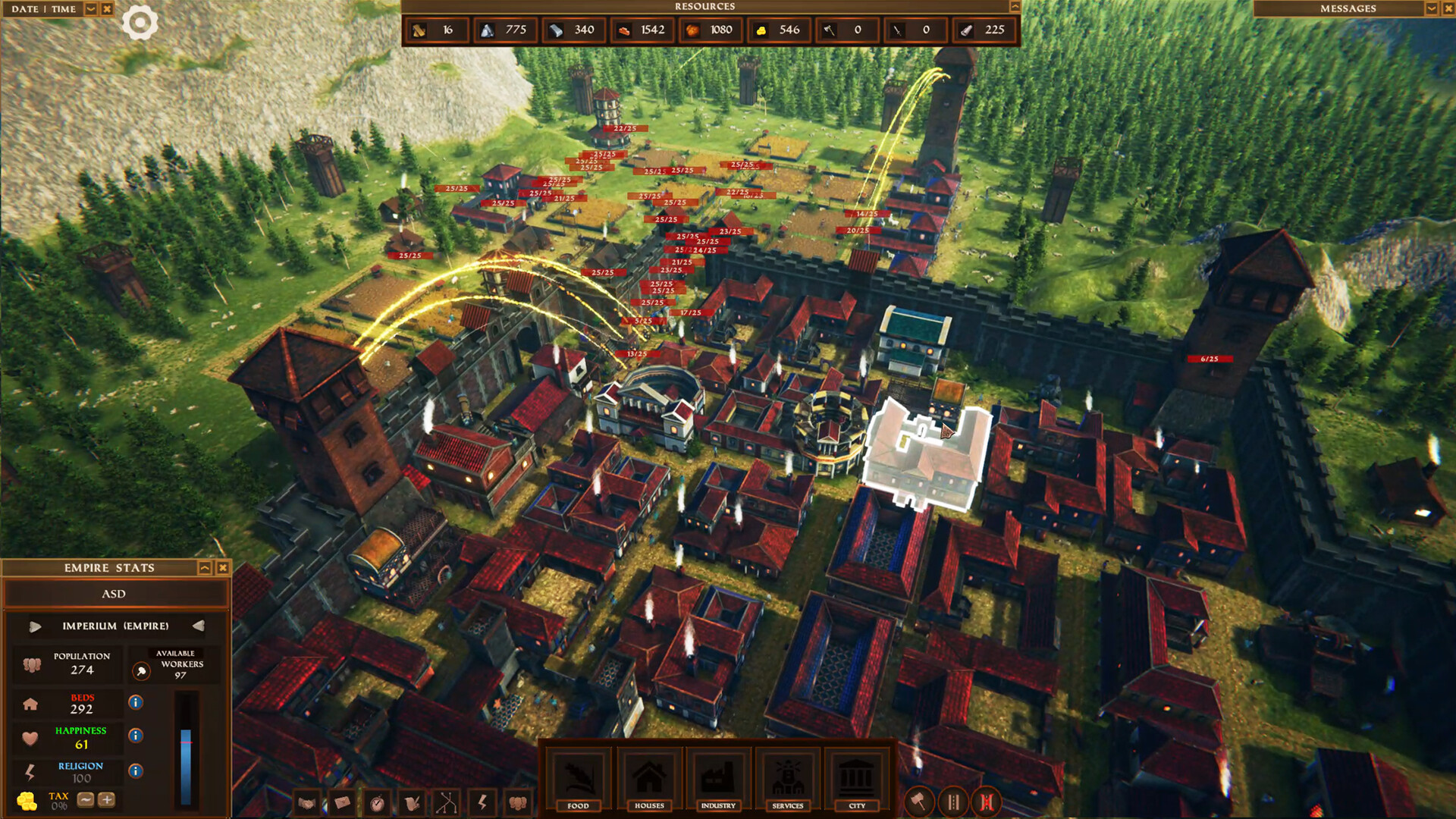Click the stopwatch timer icon

tap(377, 802)
